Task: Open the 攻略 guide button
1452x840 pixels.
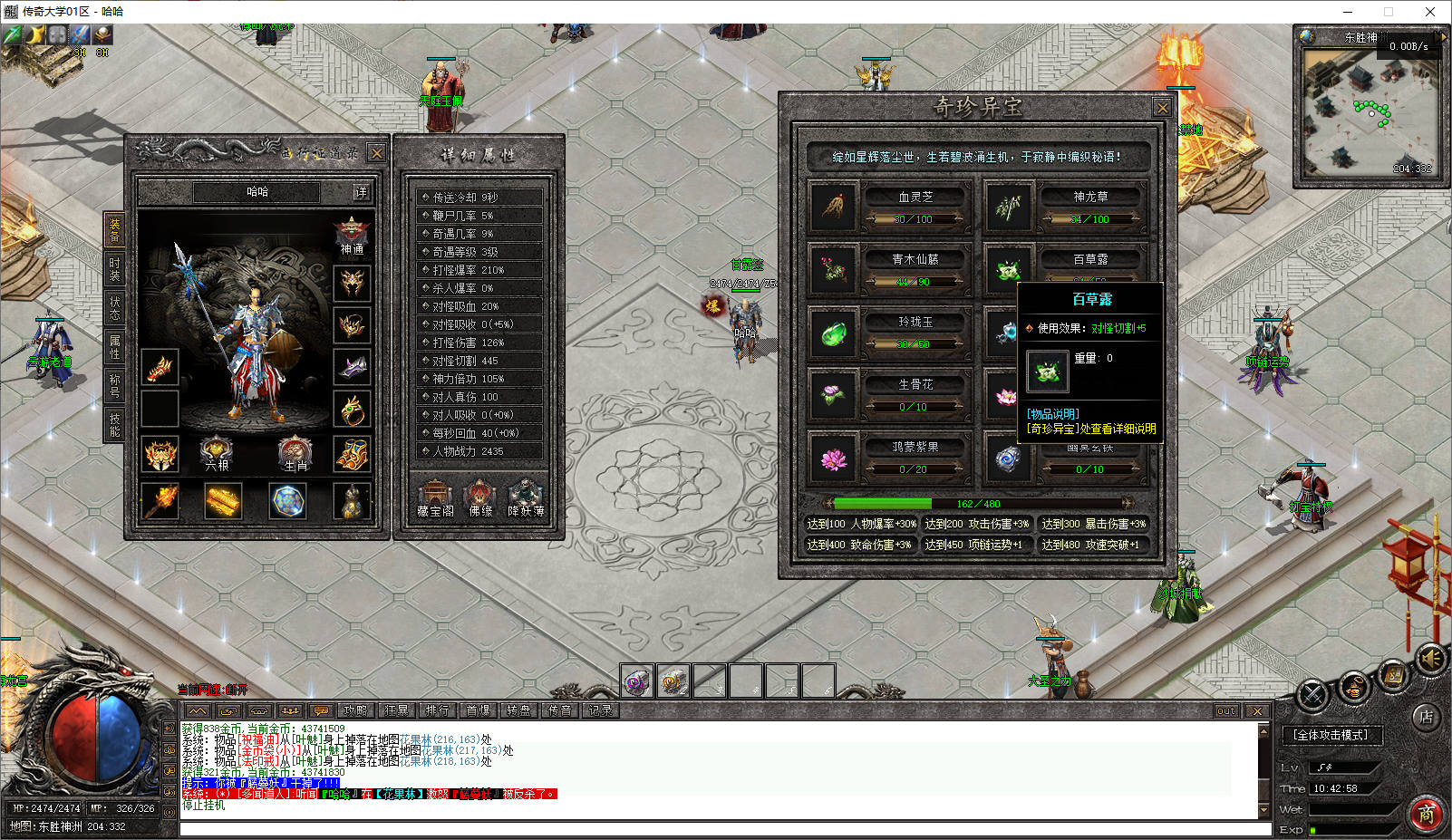Action: [356, 710]
